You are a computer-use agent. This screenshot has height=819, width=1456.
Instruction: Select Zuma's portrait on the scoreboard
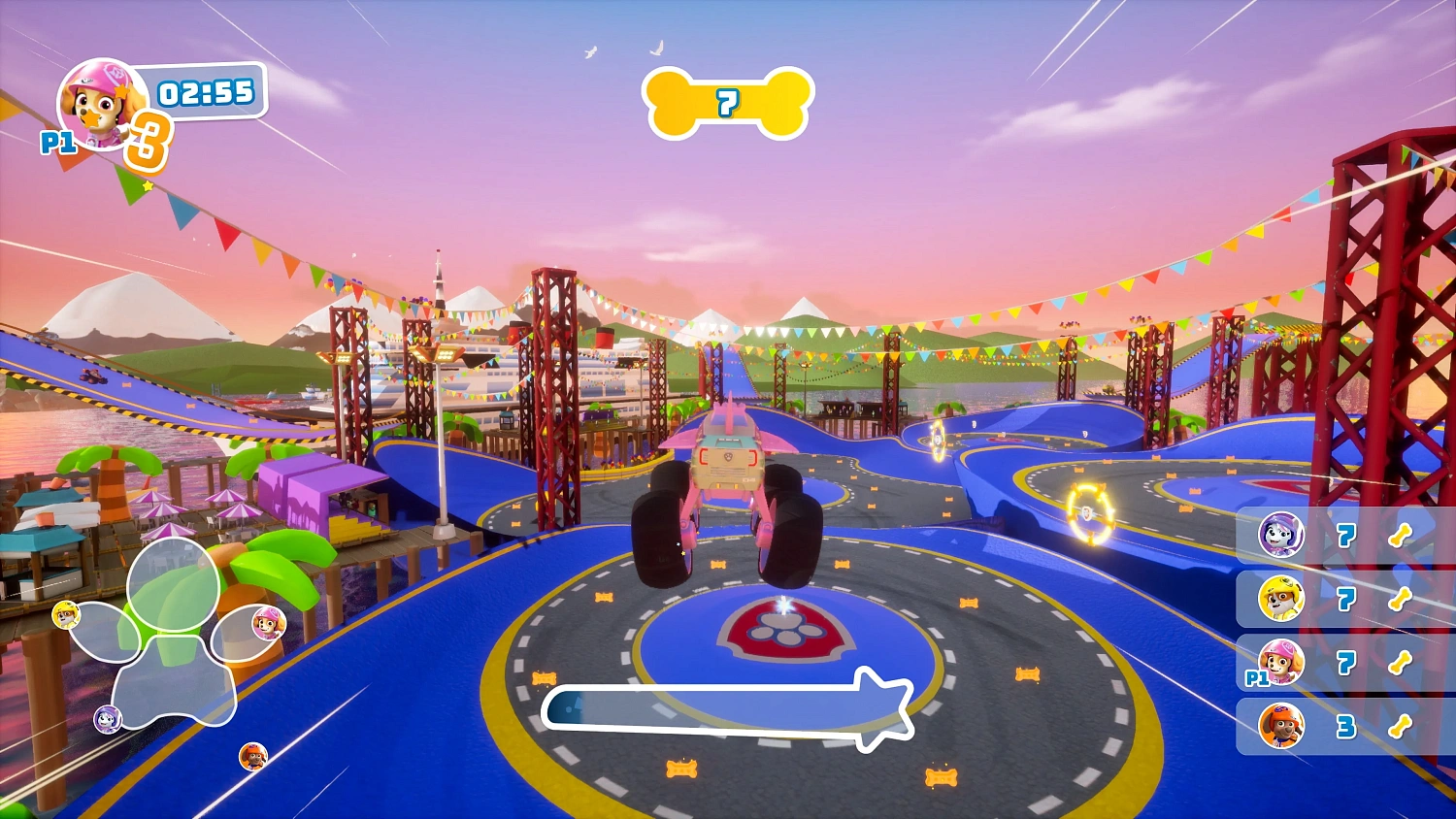[1281, 726]
